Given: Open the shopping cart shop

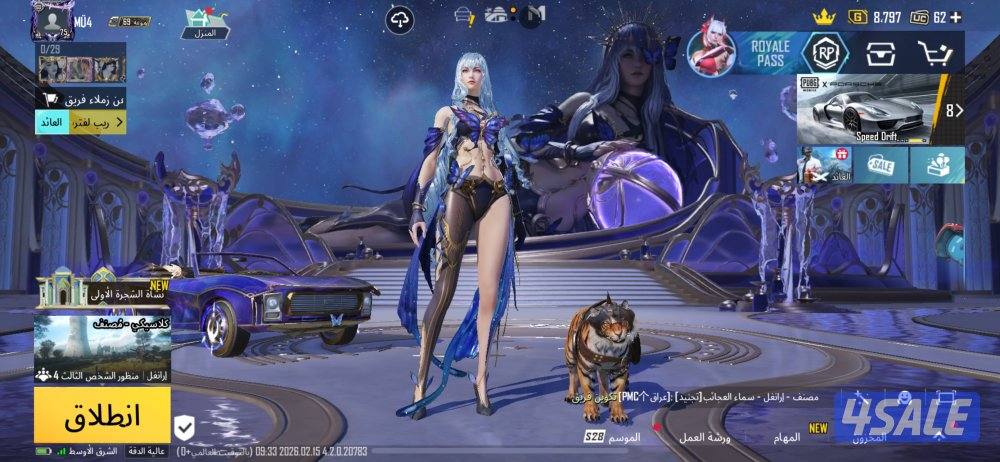Looking at the screenshot, I should 935,52.
